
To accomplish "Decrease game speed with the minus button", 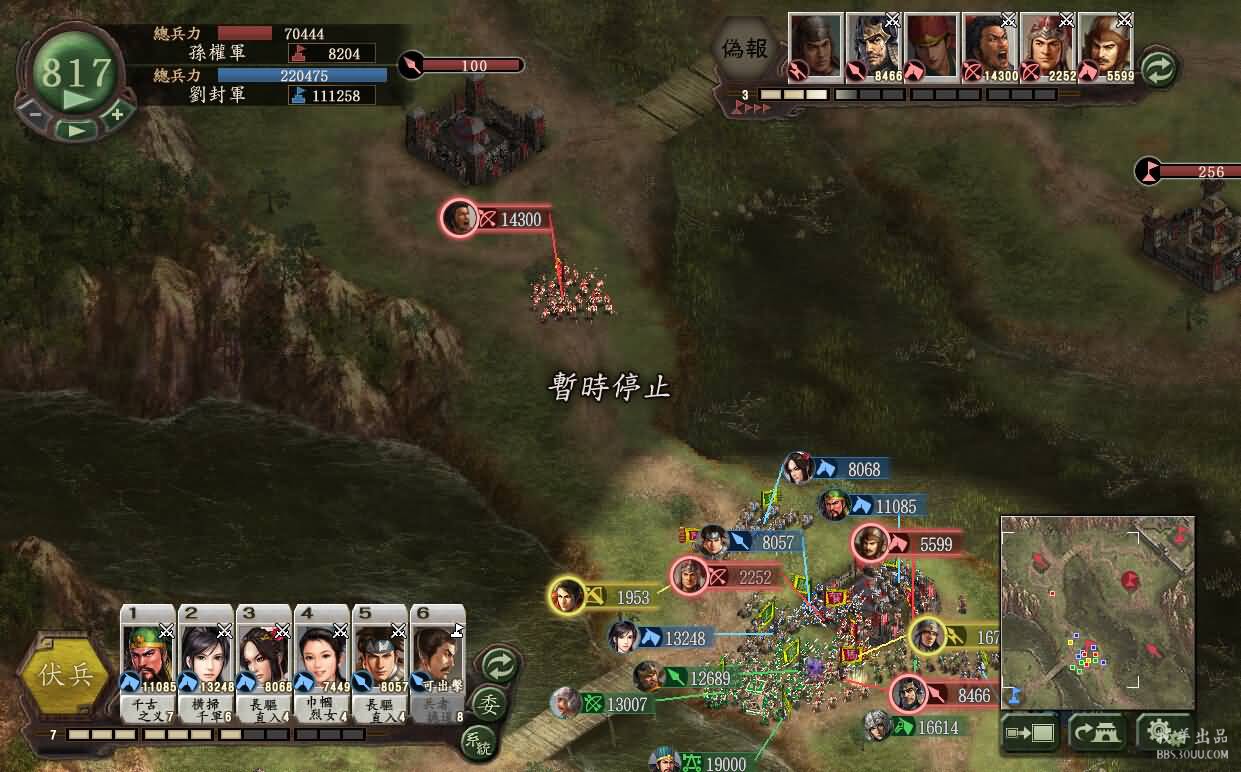I will point(36,114).
